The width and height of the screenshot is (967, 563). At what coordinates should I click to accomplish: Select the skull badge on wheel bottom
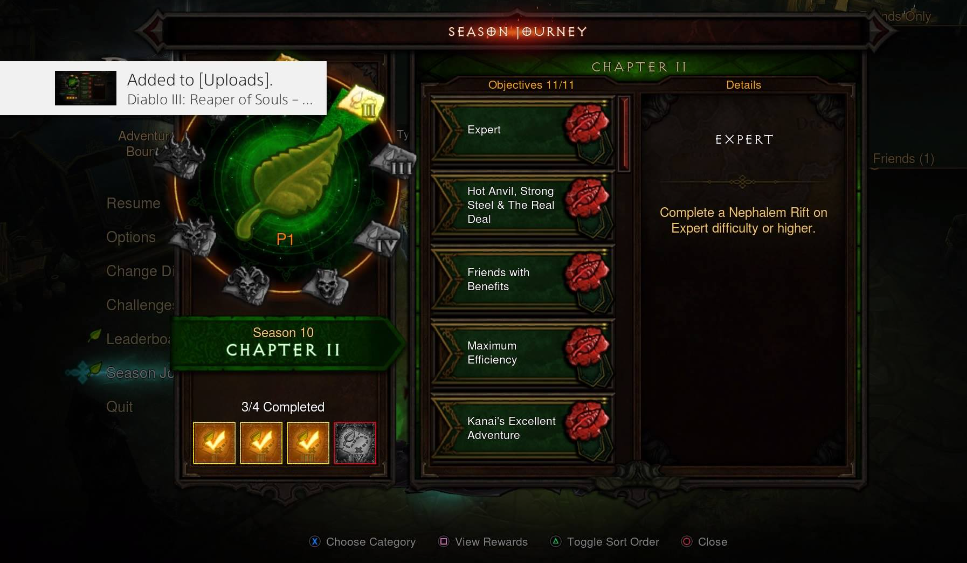[325, 284]
